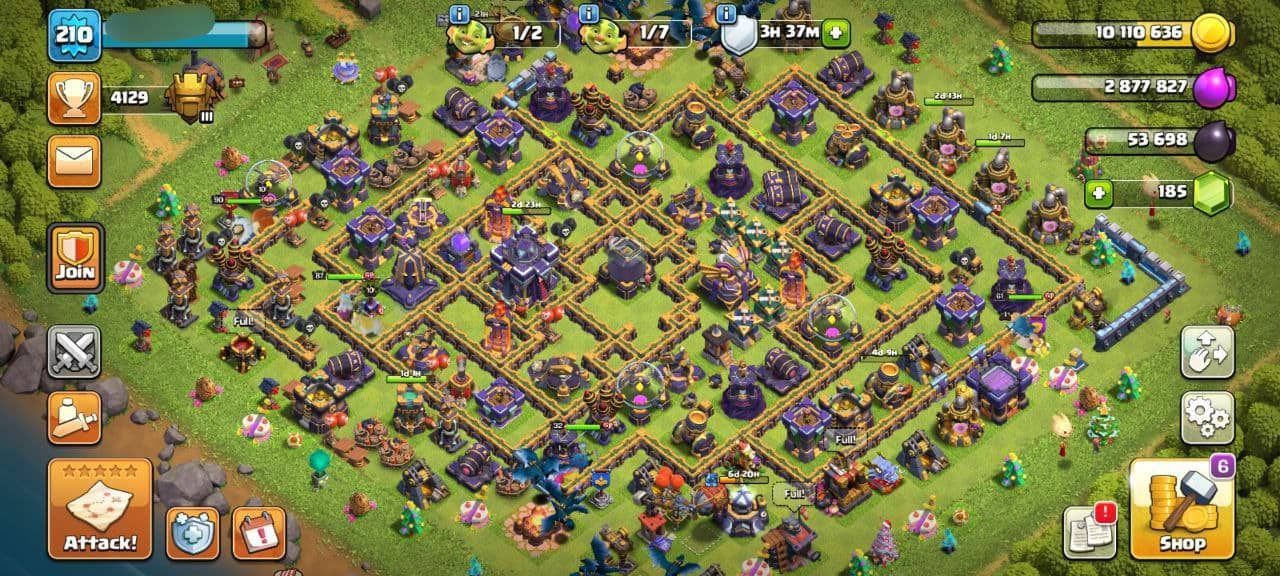Open the events calendar button
The image size is (1280, 576).
259,532
